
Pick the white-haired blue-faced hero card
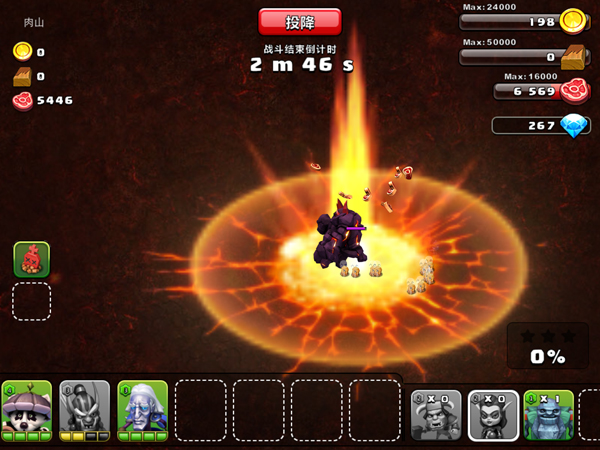142,410
